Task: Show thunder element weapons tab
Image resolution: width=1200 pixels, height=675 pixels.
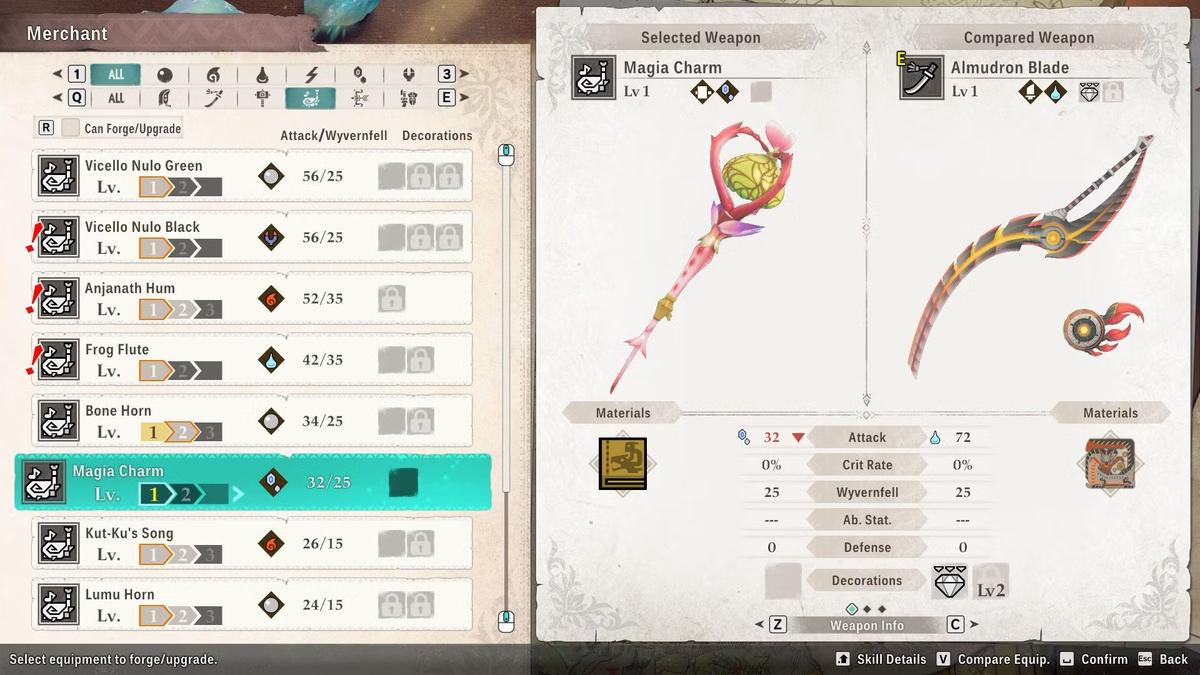Action: [311, 75]
